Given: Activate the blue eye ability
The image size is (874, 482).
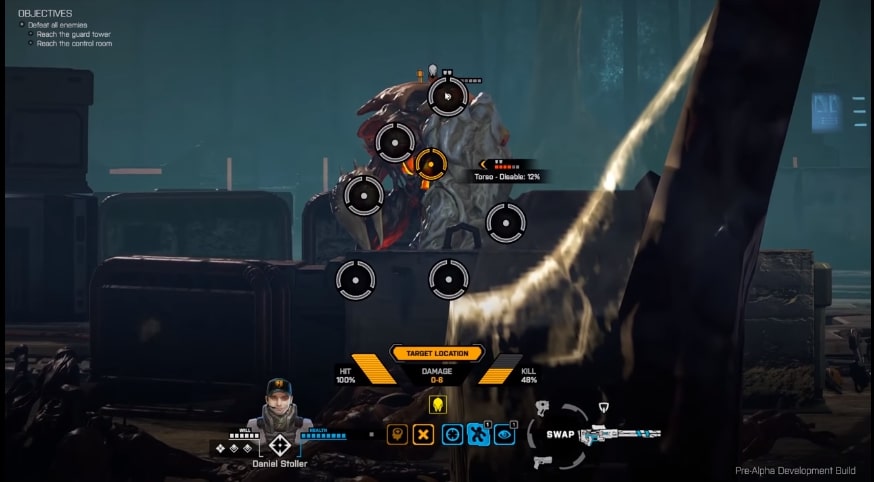Looking at the screenshot, I should click(x=505, y=436).
